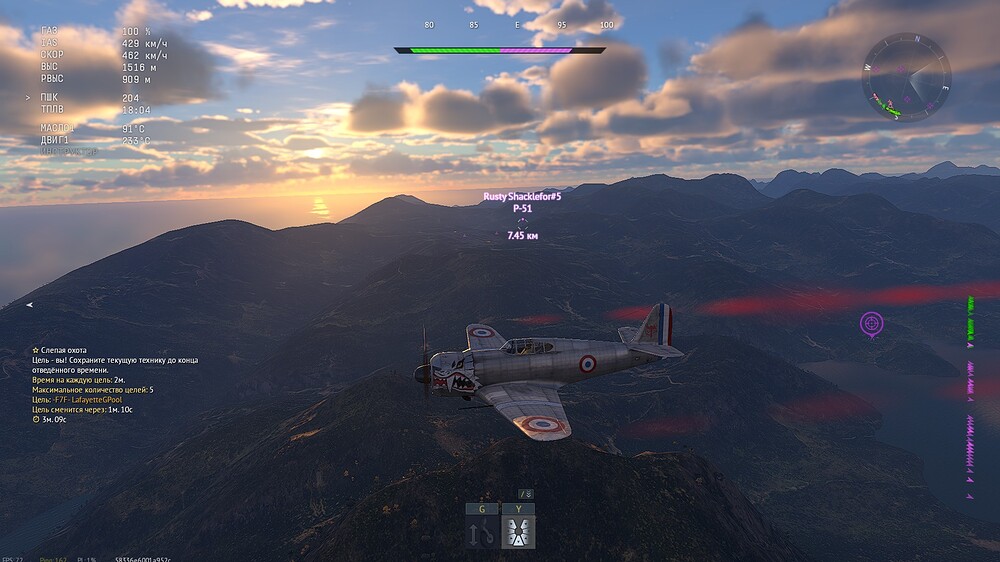This screenshot has height=562, width=1000.
Task: Click the purple crosshair objective marker
Action: pos(871,323)
